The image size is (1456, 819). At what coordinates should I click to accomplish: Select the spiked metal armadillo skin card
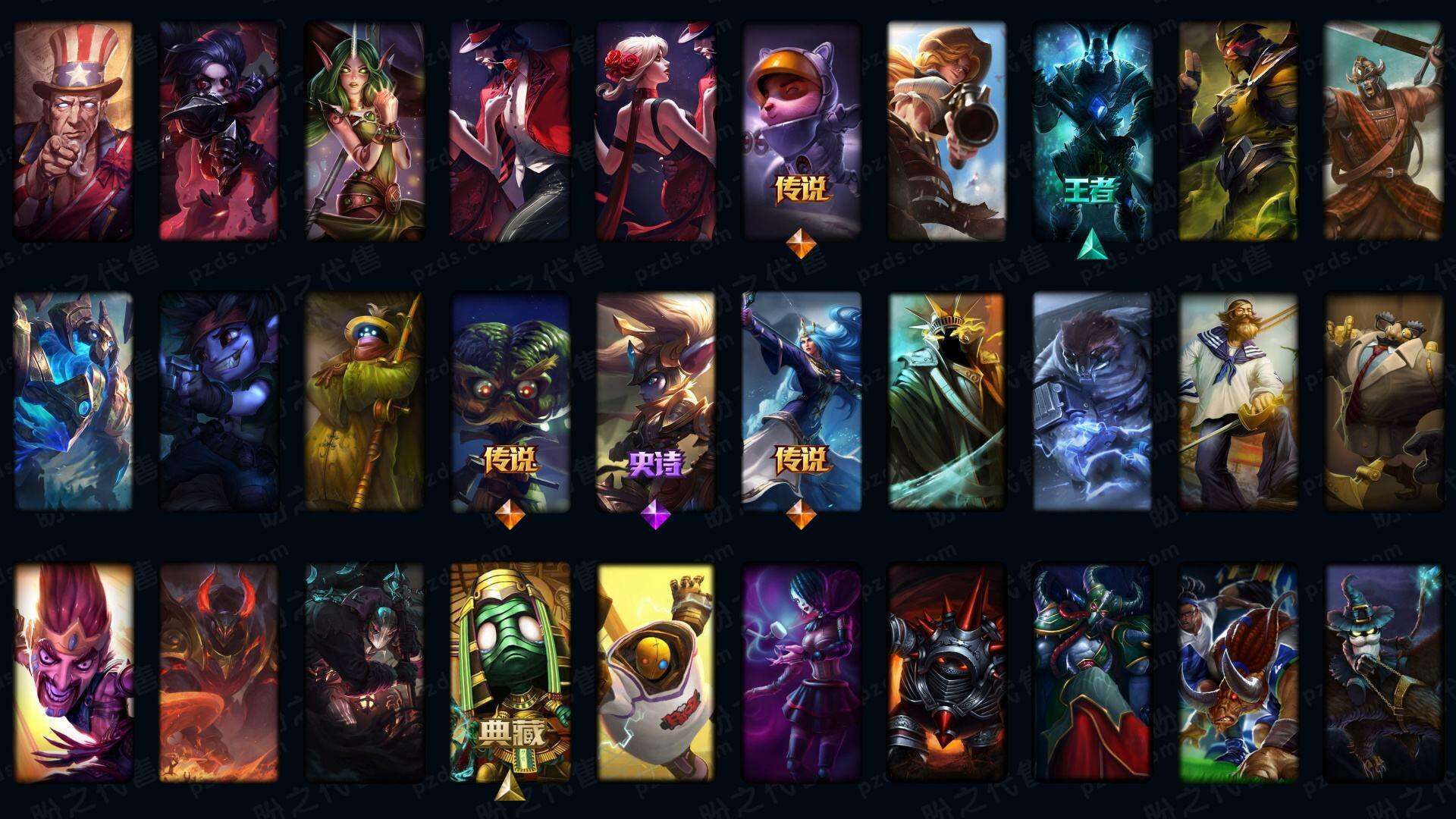pyautogui.click(x=946, y=672)
